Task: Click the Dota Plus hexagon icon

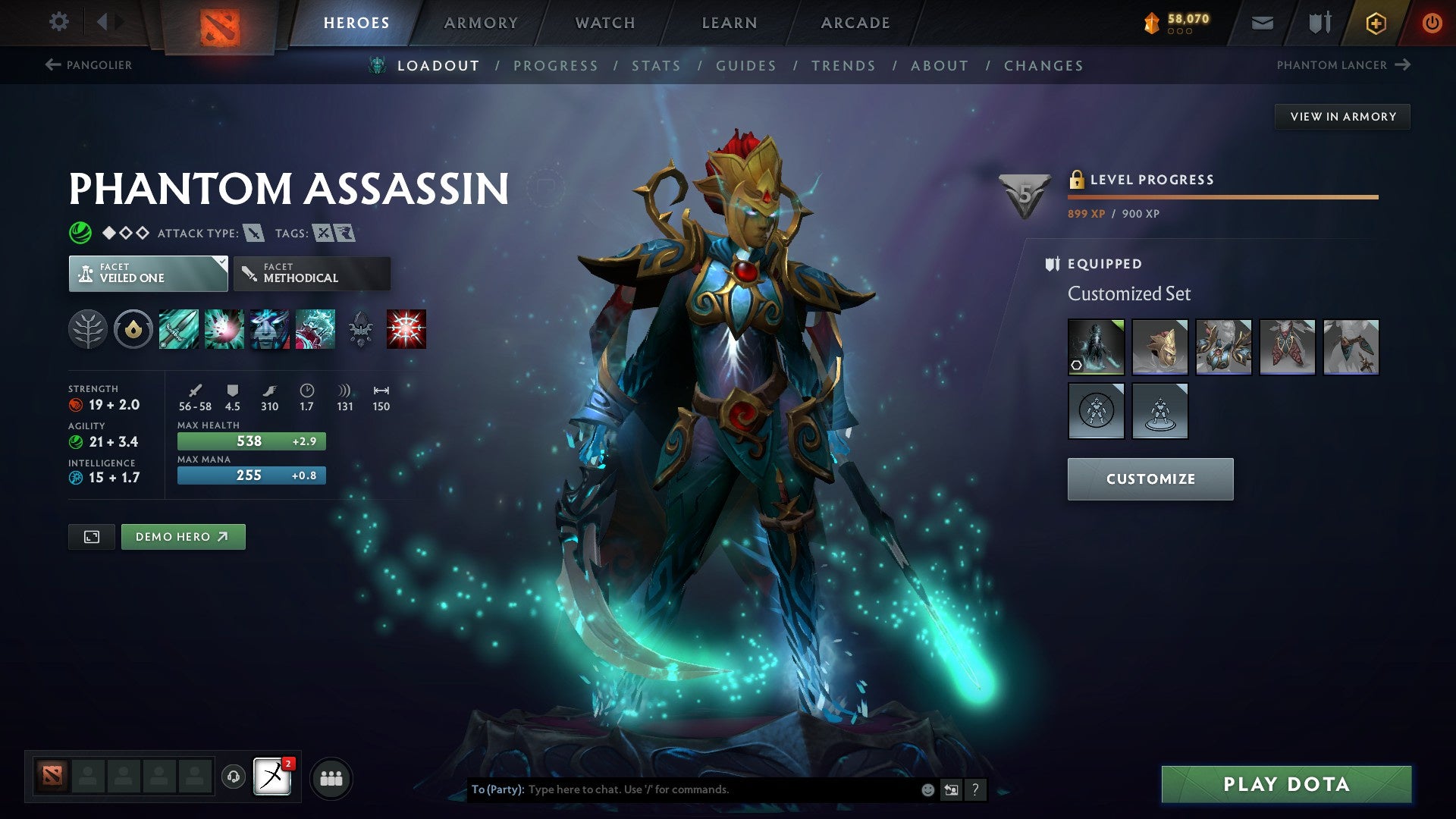Action: 1376,23
